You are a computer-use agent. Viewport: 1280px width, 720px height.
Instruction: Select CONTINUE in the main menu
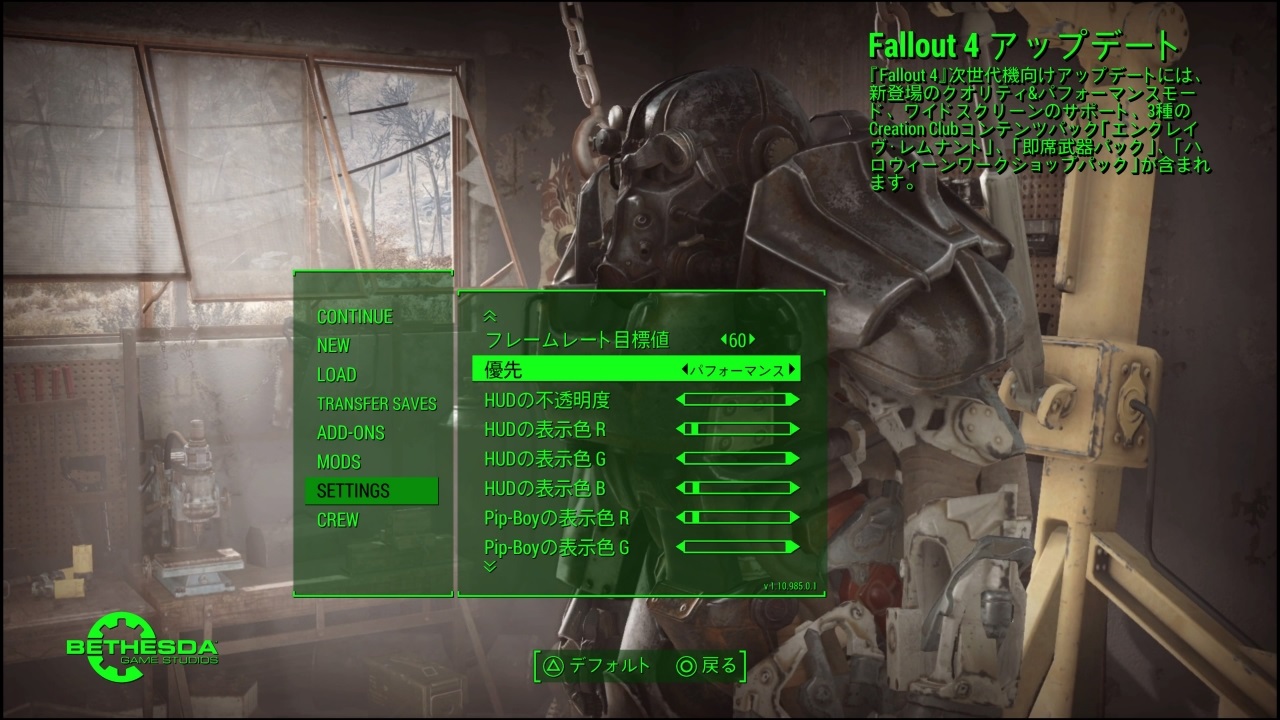point(355,316)
